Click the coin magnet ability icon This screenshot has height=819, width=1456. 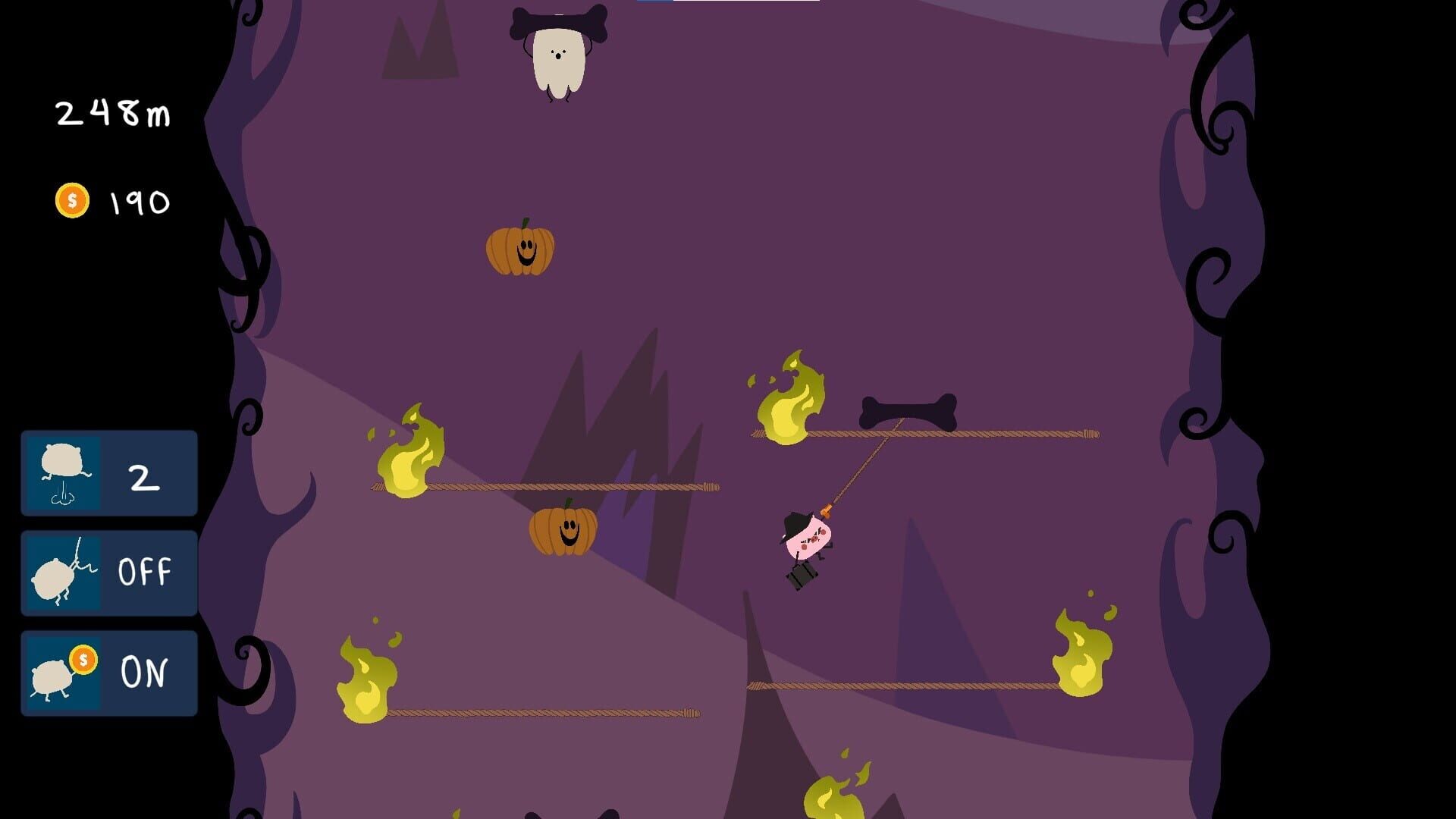click(x=64, y=671)
